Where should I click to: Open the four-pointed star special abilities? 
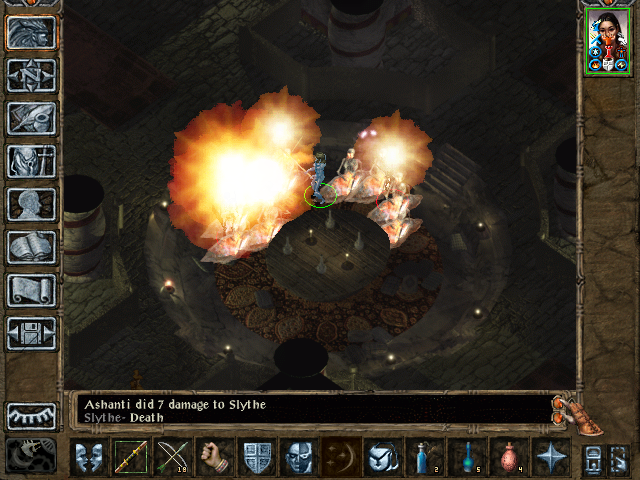pos(550,457)
